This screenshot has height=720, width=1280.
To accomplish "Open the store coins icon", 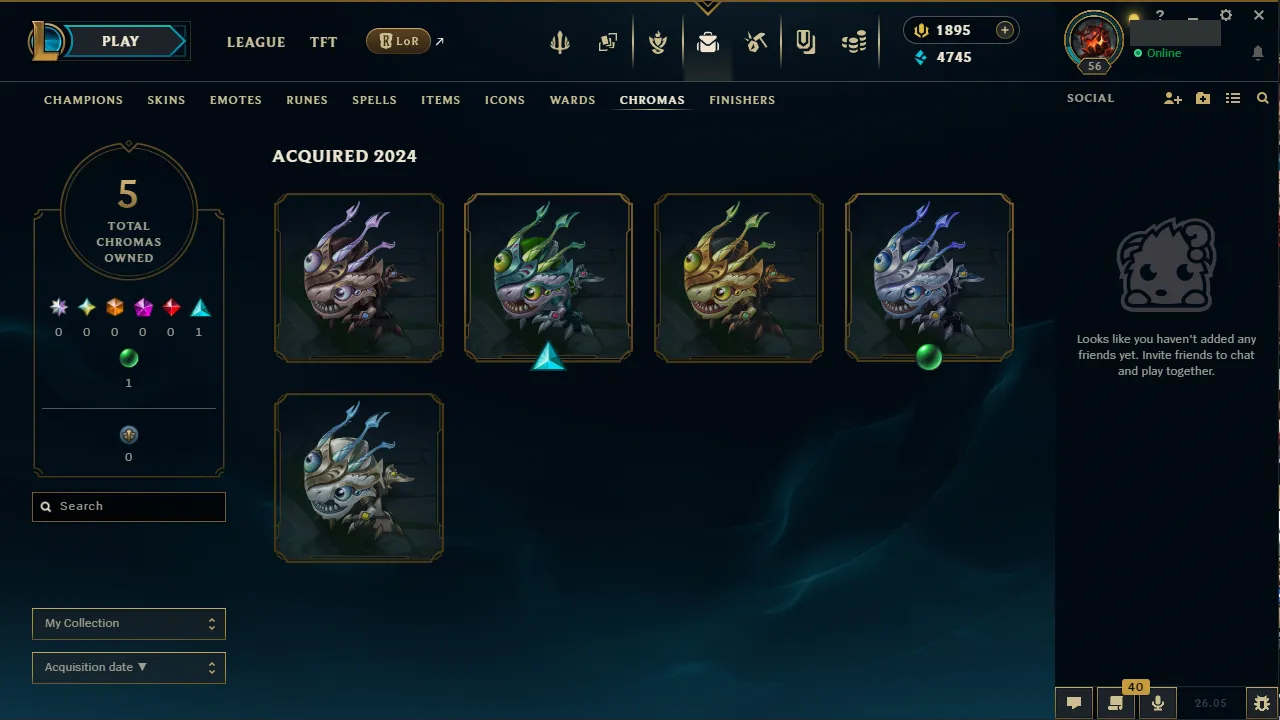I will [854, 41].
